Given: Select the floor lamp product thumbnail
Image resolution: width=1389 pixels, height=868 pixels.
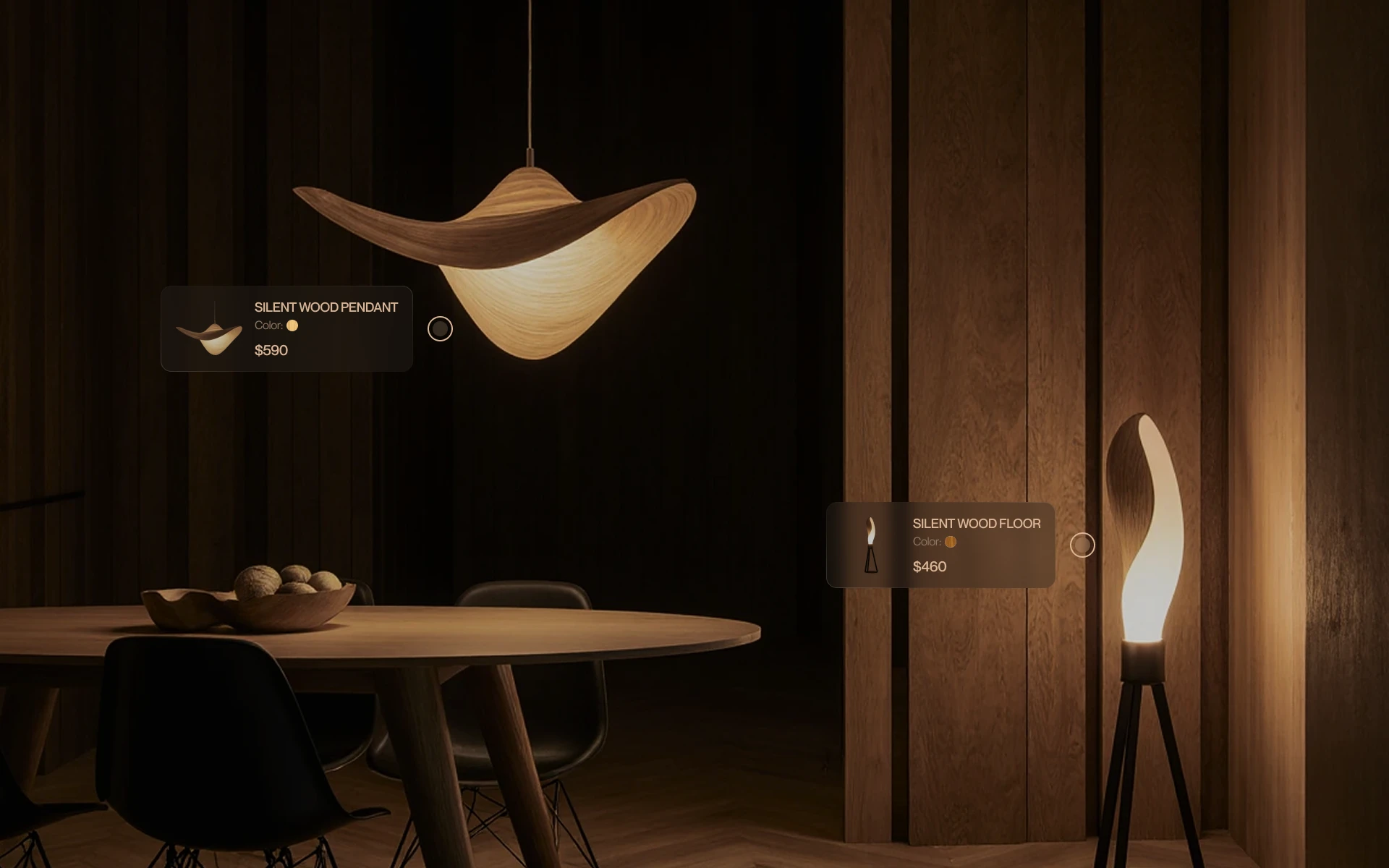Looking at the screenshot, I should point(872,545).
